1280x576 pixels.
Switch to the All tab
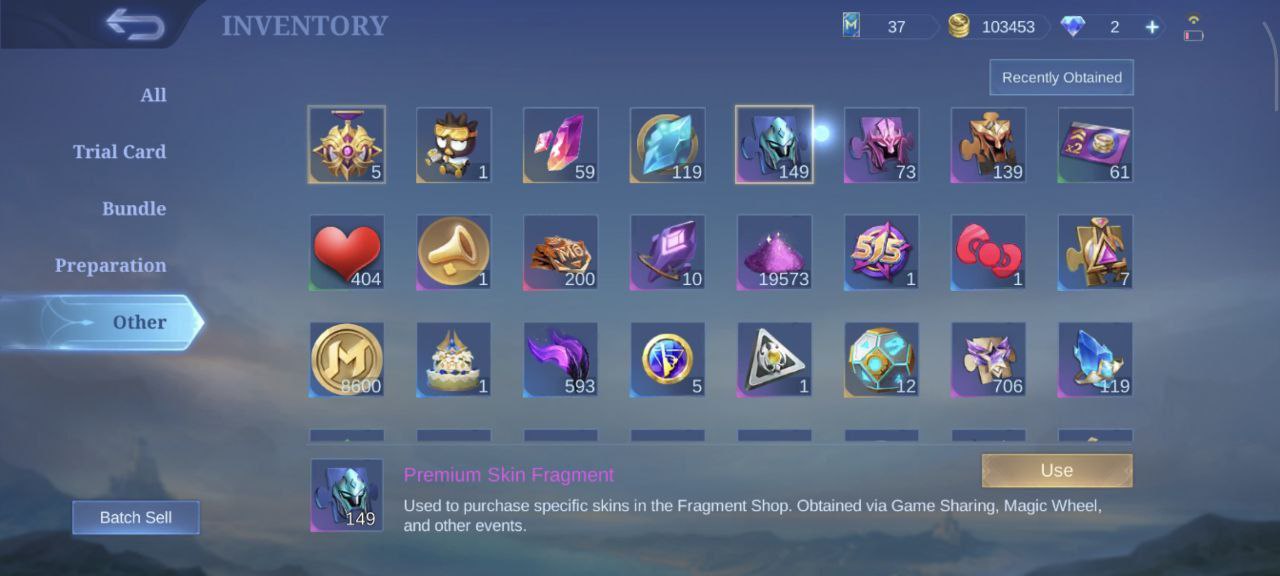click(x=153, y=95)
